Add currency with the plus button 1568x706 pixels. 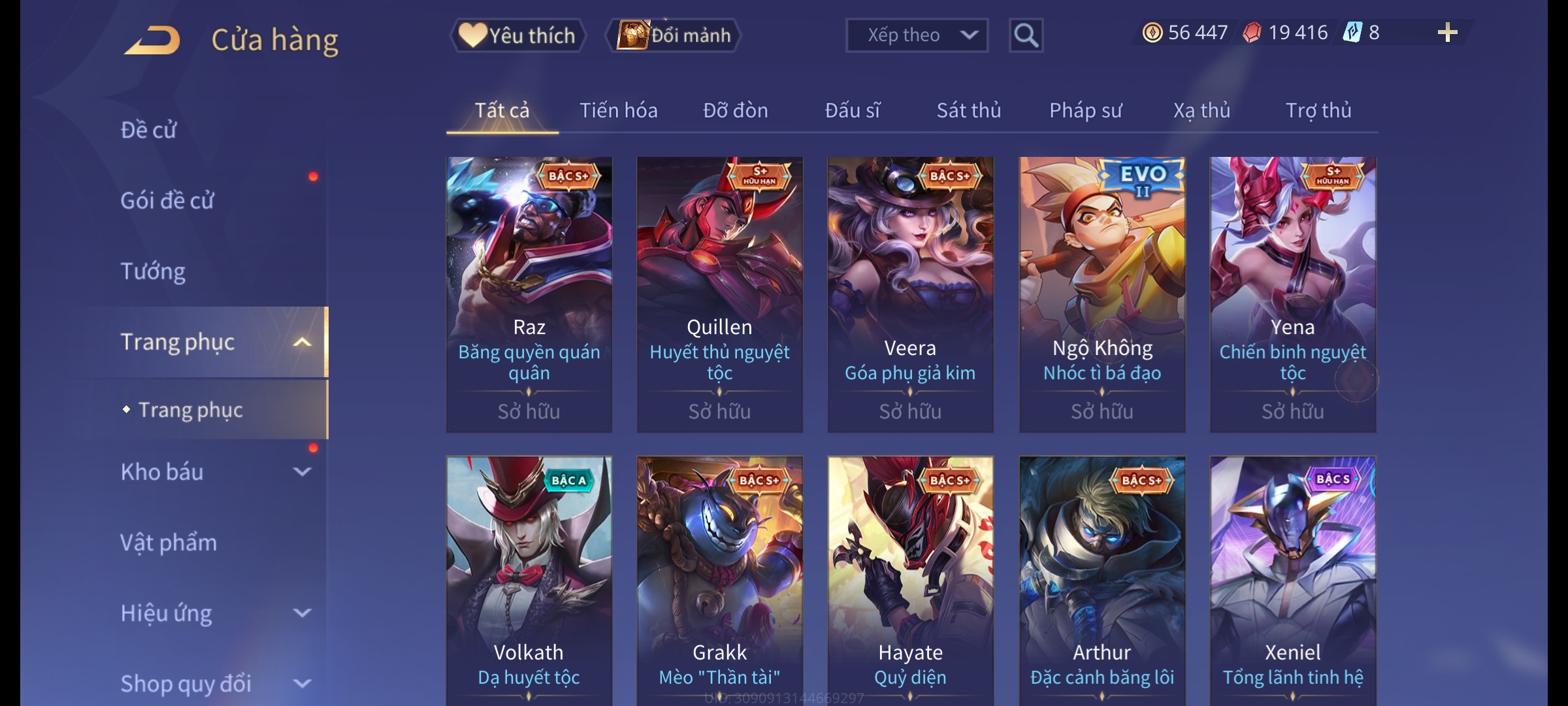click(x=1447, y=33)
